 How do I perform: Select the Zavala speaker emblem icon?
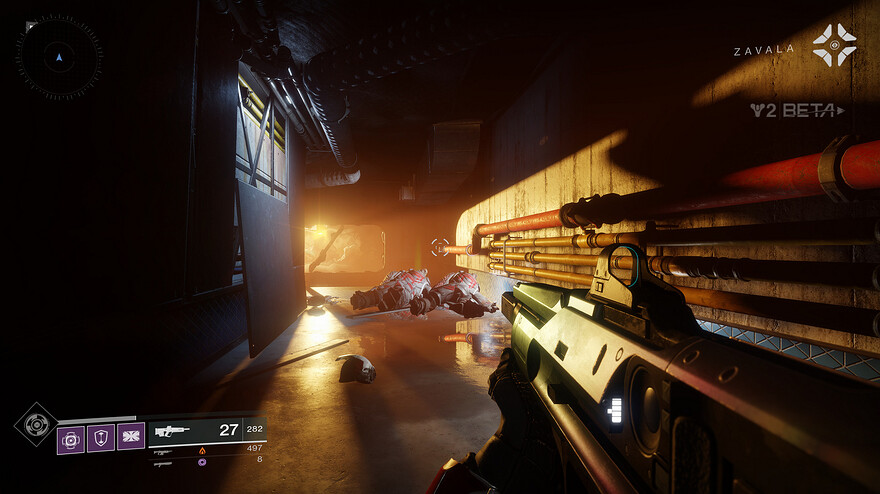tap(834, 45)
